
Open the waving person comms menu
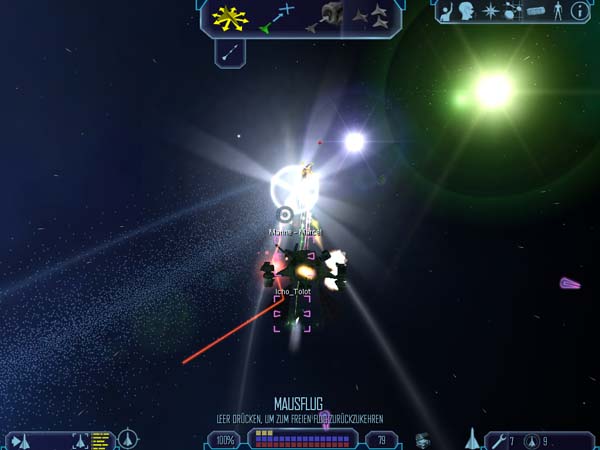click(x=446, y=11)
